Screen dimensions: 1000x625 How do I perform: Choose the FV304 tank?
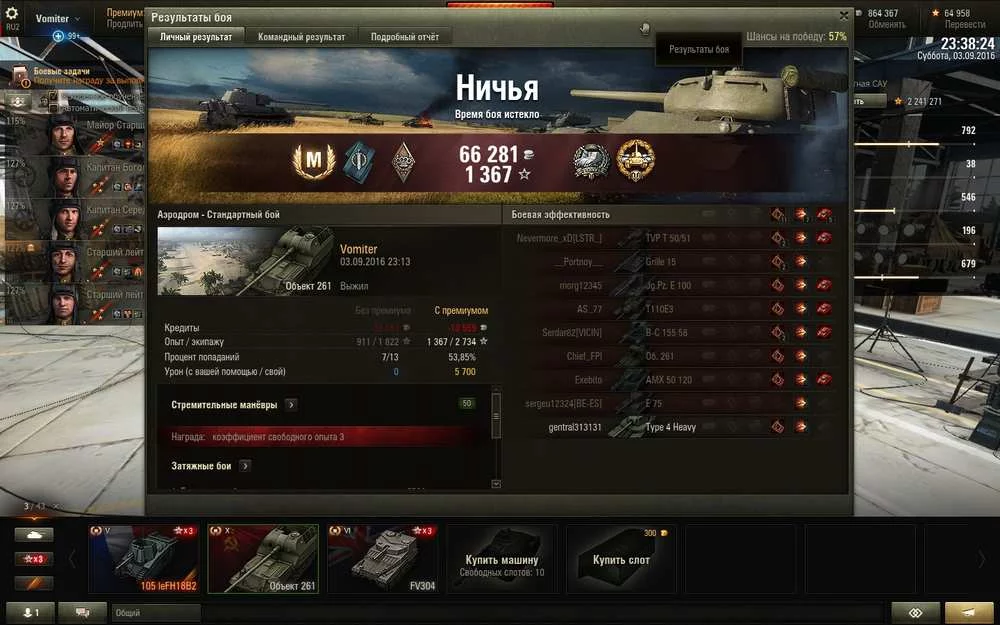tap(383, 559)
